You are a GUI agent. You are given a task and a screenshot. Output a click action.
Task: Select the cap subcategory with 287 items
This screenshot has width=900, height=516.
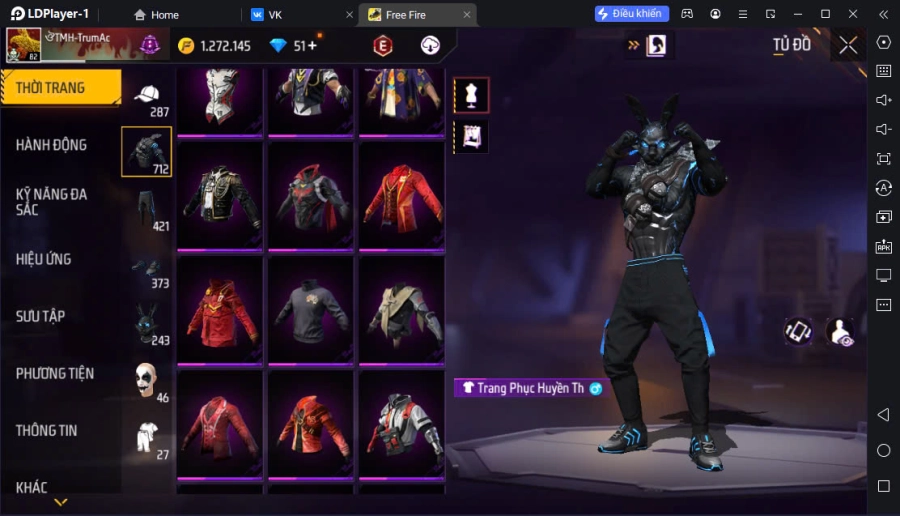(x=147, y=97)
